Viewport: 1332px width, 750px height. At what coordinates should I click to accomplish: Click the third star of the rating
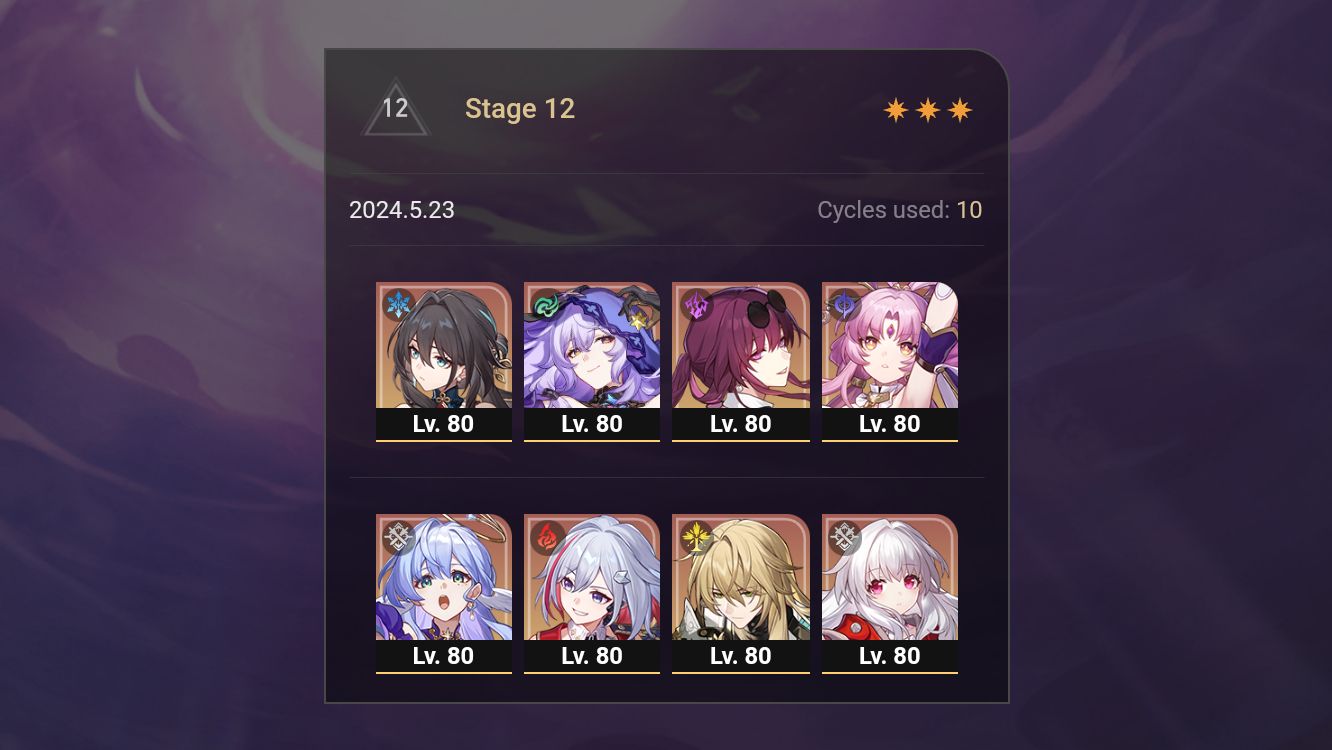961,108
